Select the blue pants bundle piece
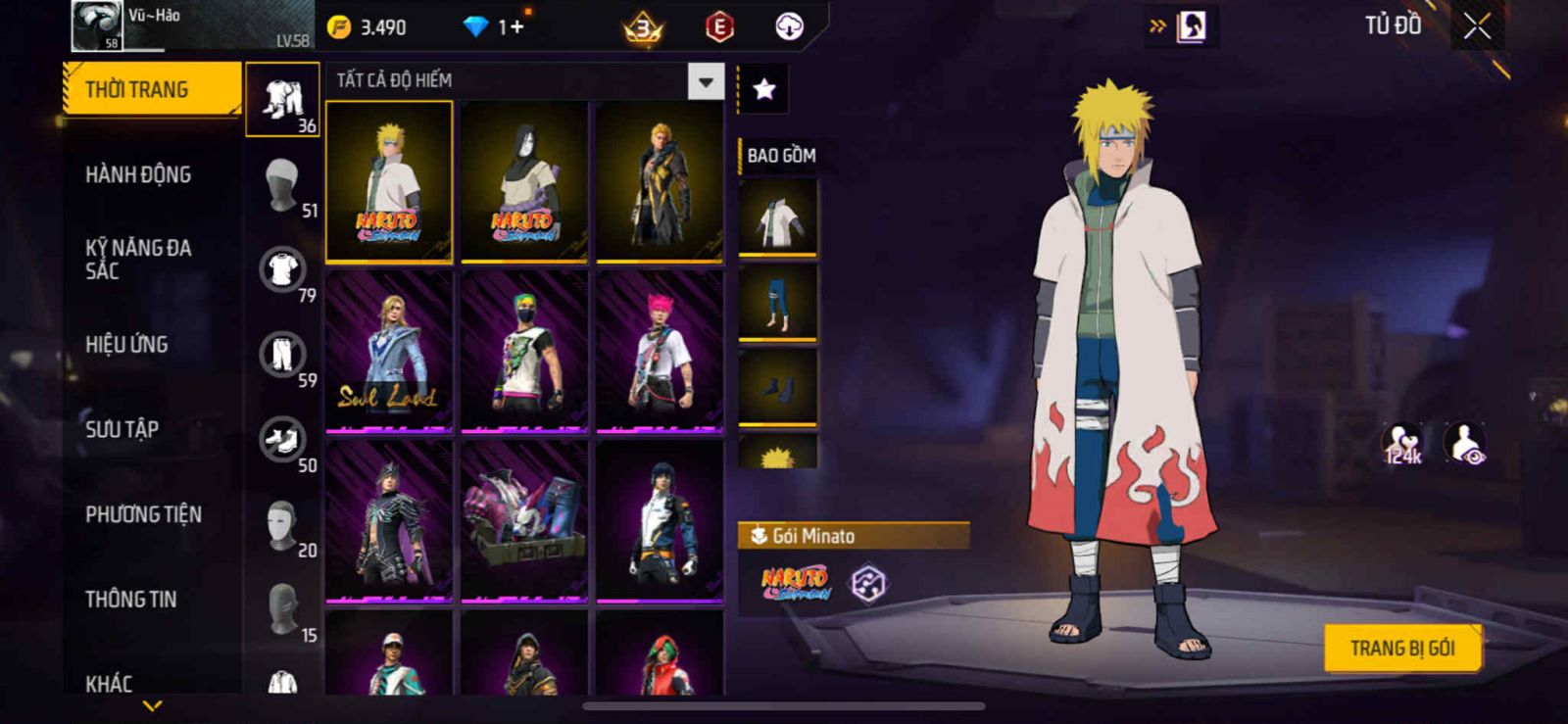 777,302
